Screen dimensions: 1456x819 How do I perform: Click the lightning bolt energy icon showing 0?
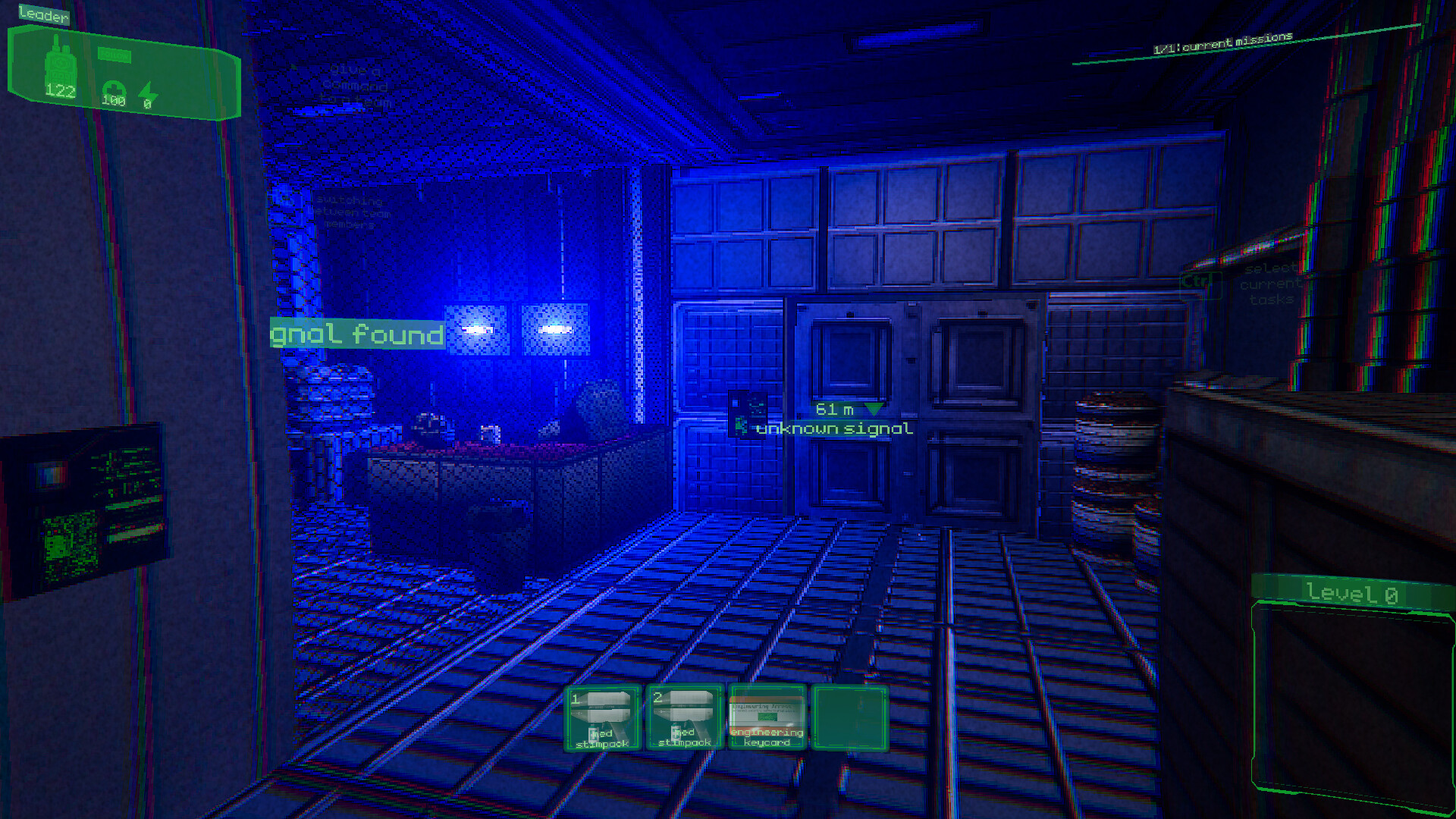point(149,91)
